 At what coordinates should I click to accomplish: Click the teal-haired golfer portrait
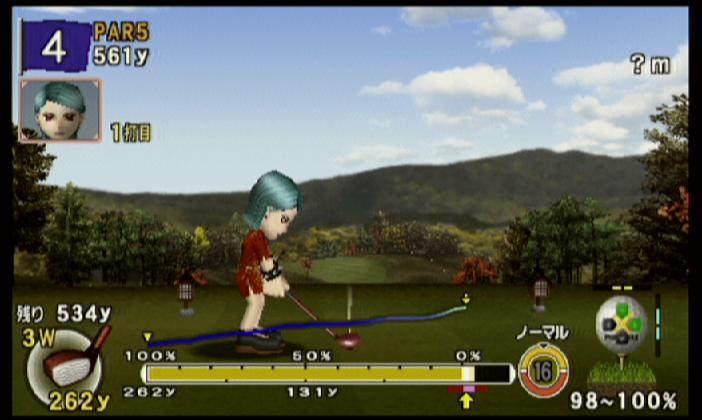[60, 109]
